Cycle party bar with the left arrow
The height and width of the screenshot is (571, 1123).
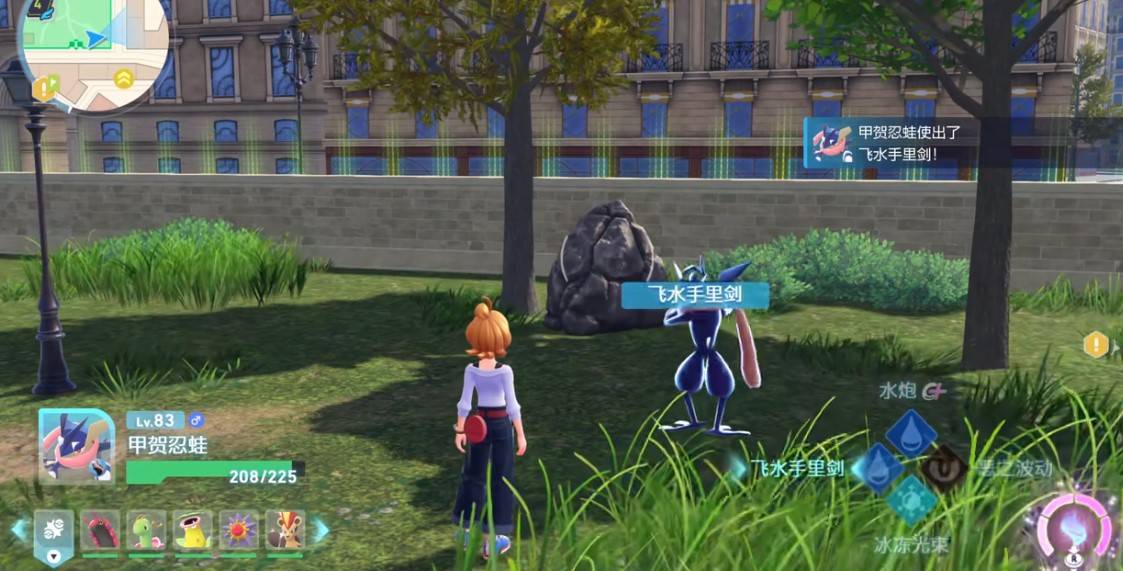coord(19,529)
